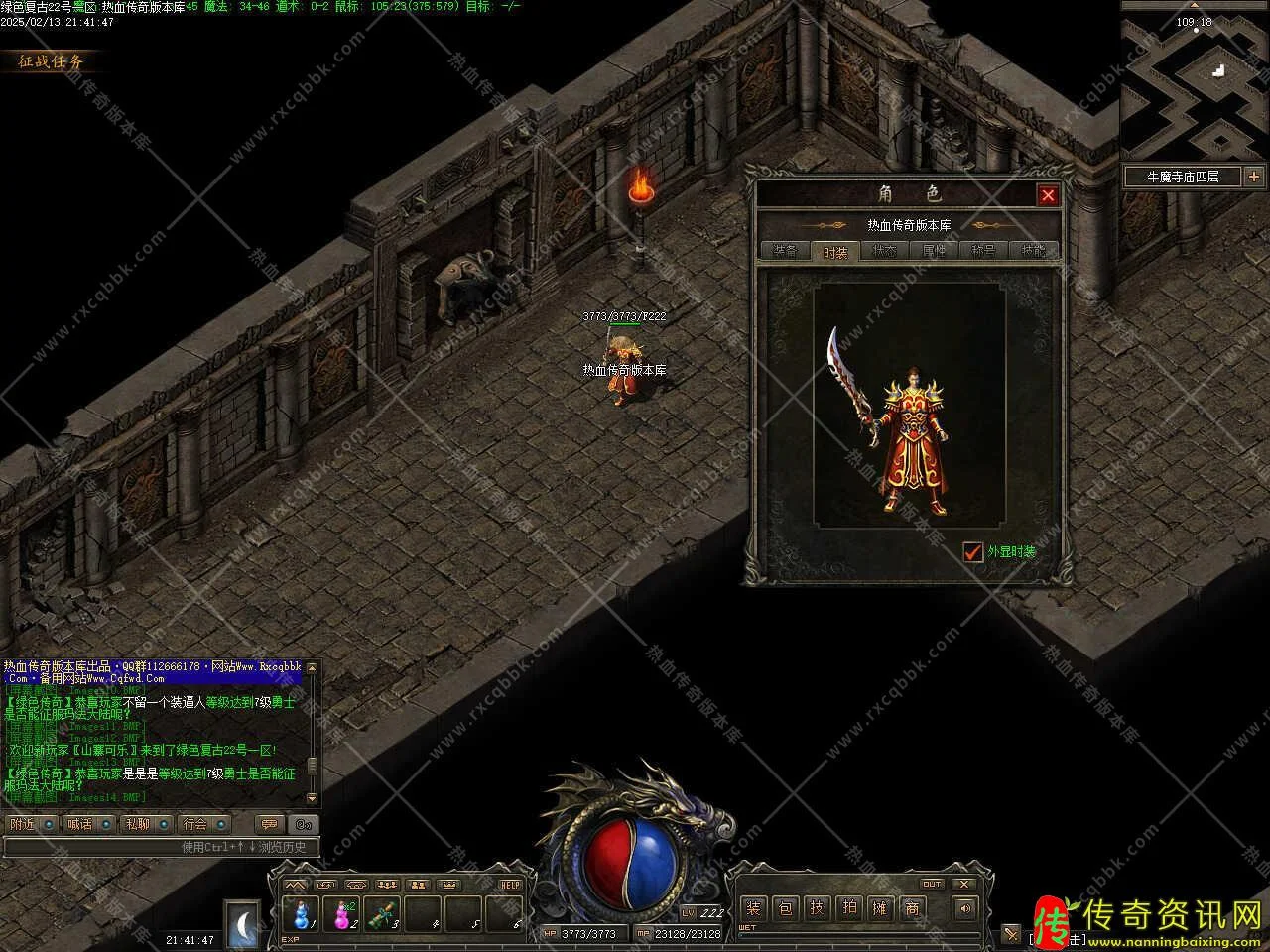Switch to the 技能 skills tab
1270x952 pixels.
1033,251
